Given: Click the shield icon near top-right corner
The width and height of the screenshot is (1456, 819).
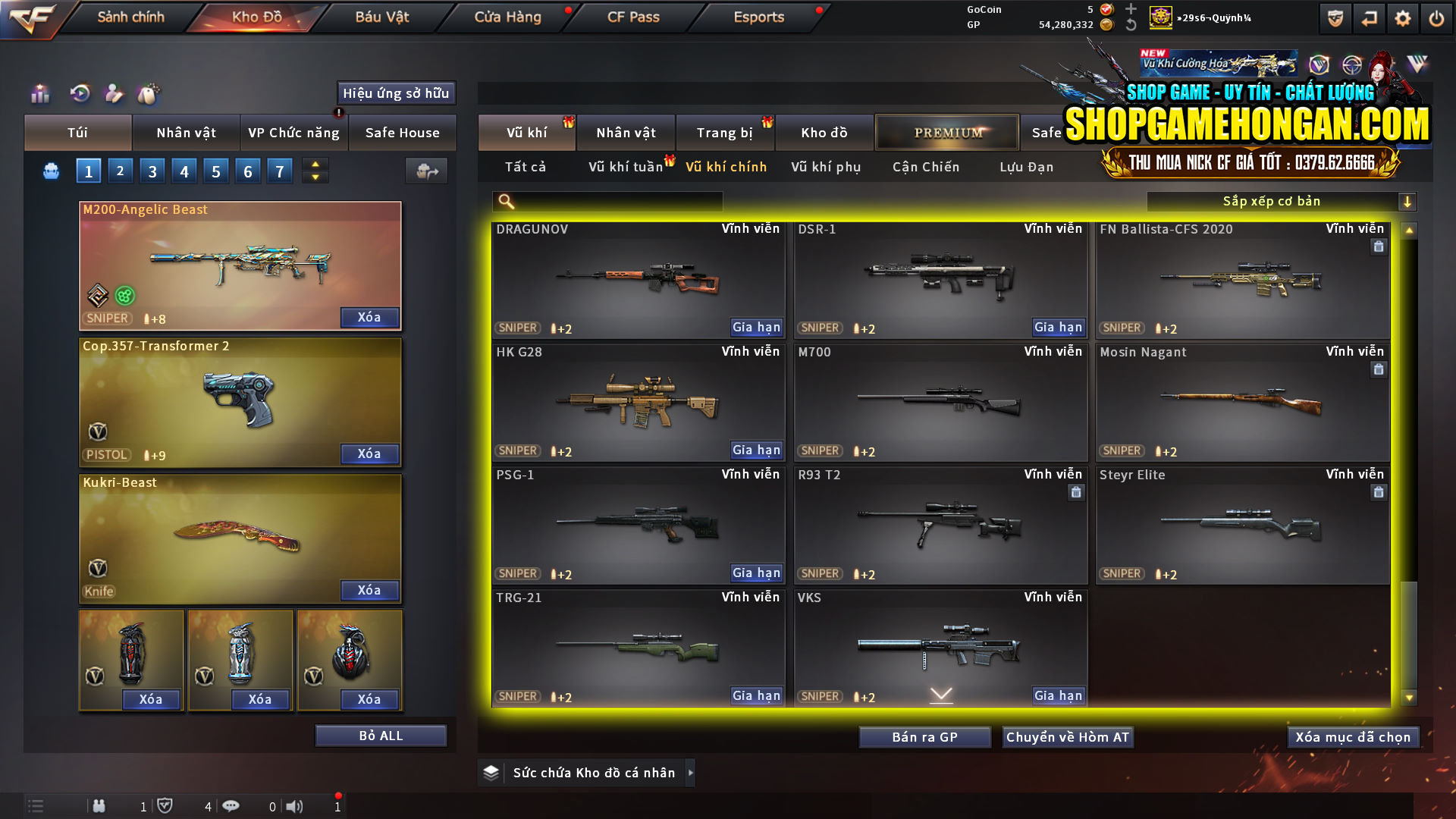Looking at the screenshot, I should [1334, 17].
